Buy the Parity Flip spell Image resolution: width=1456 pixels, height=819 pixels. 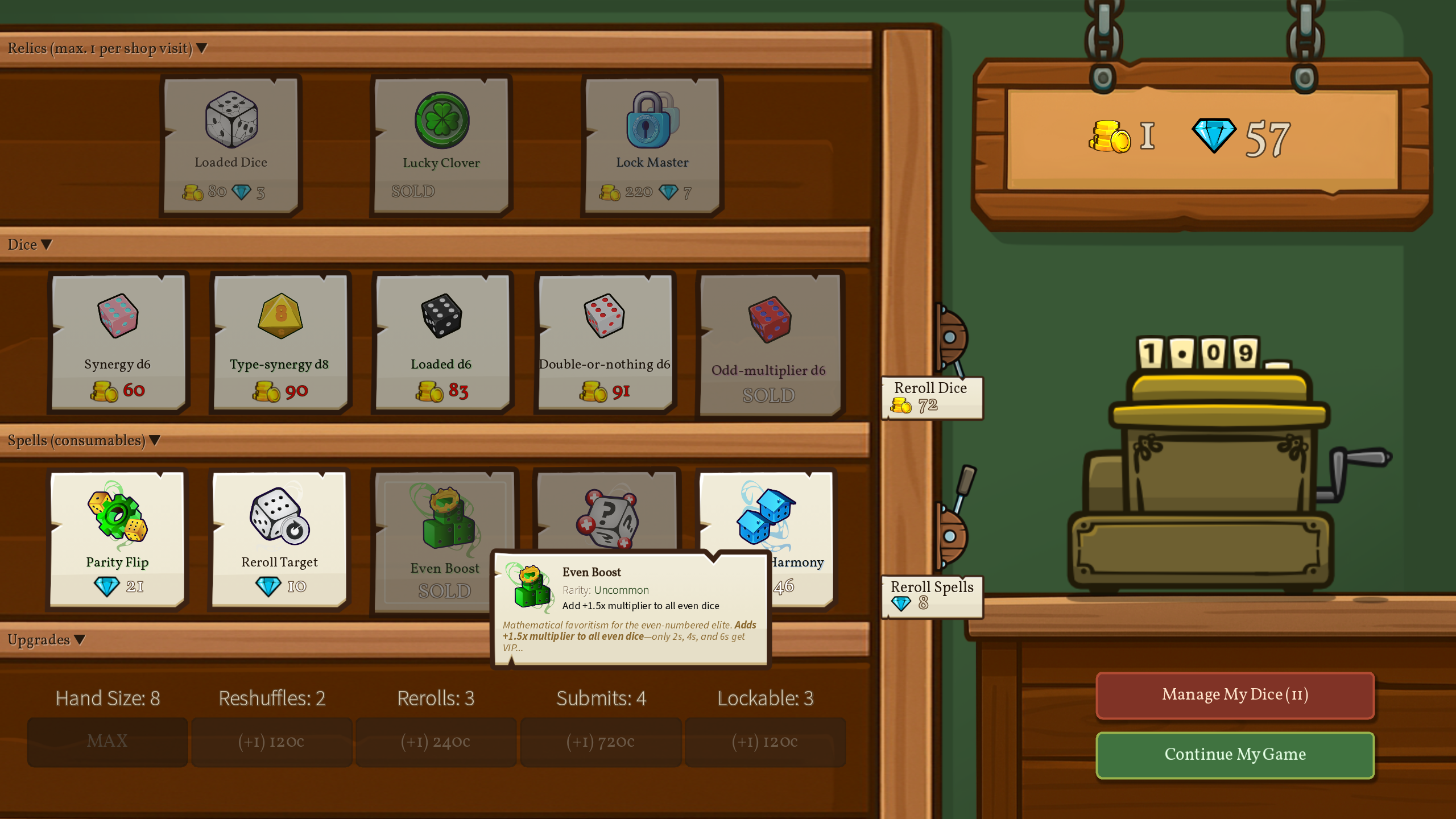coord(117,539)
